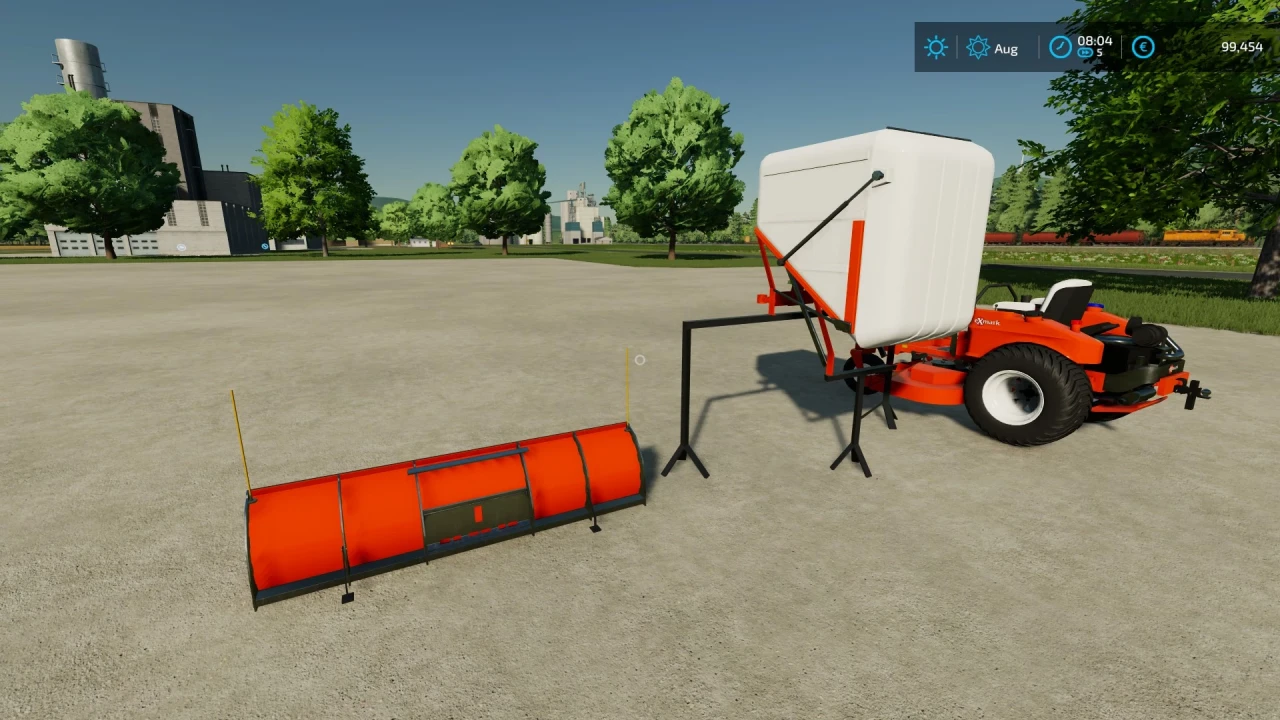Click the crosshair circle at screen center
This screenshot has height=720, width=1280.
coord(640,360)
